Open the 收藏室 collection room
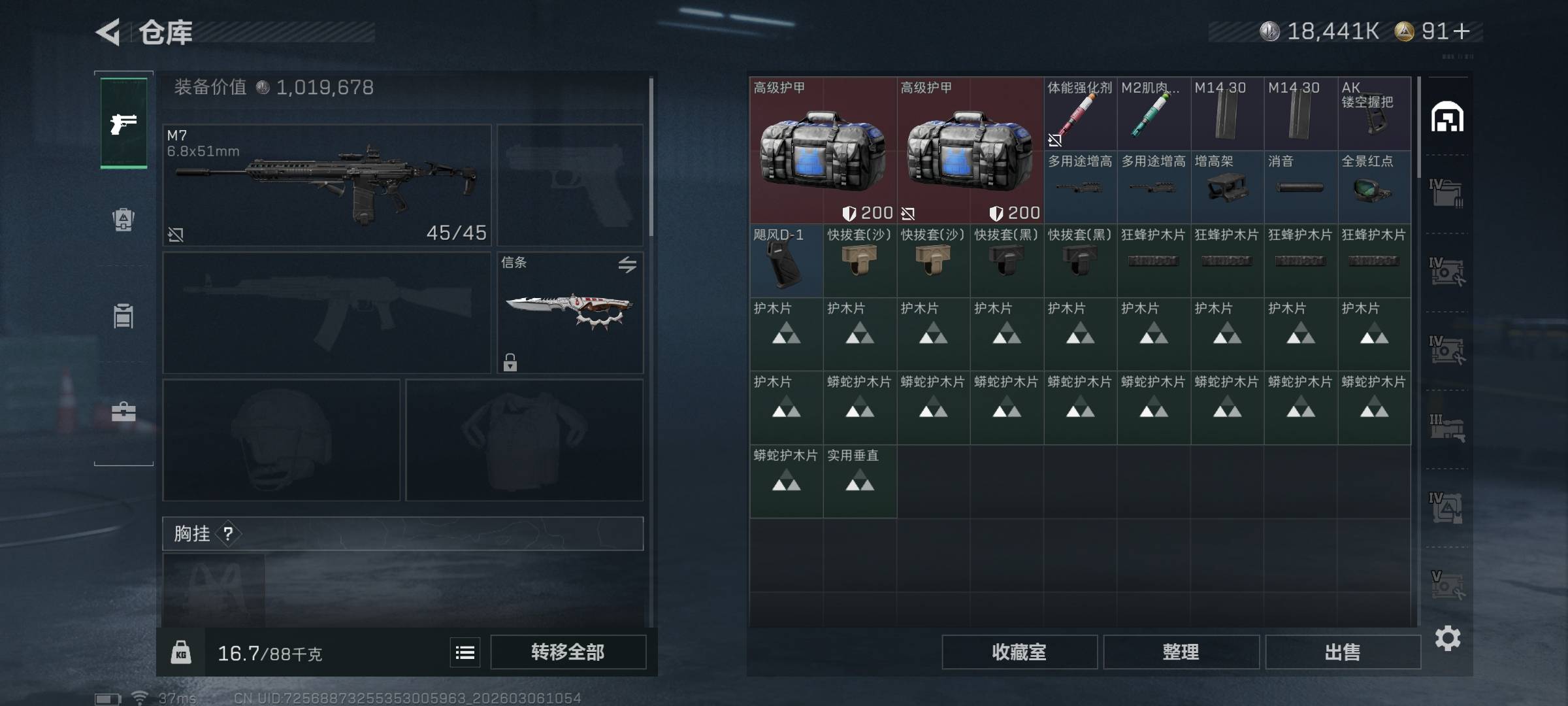 tap(1019, 652)
